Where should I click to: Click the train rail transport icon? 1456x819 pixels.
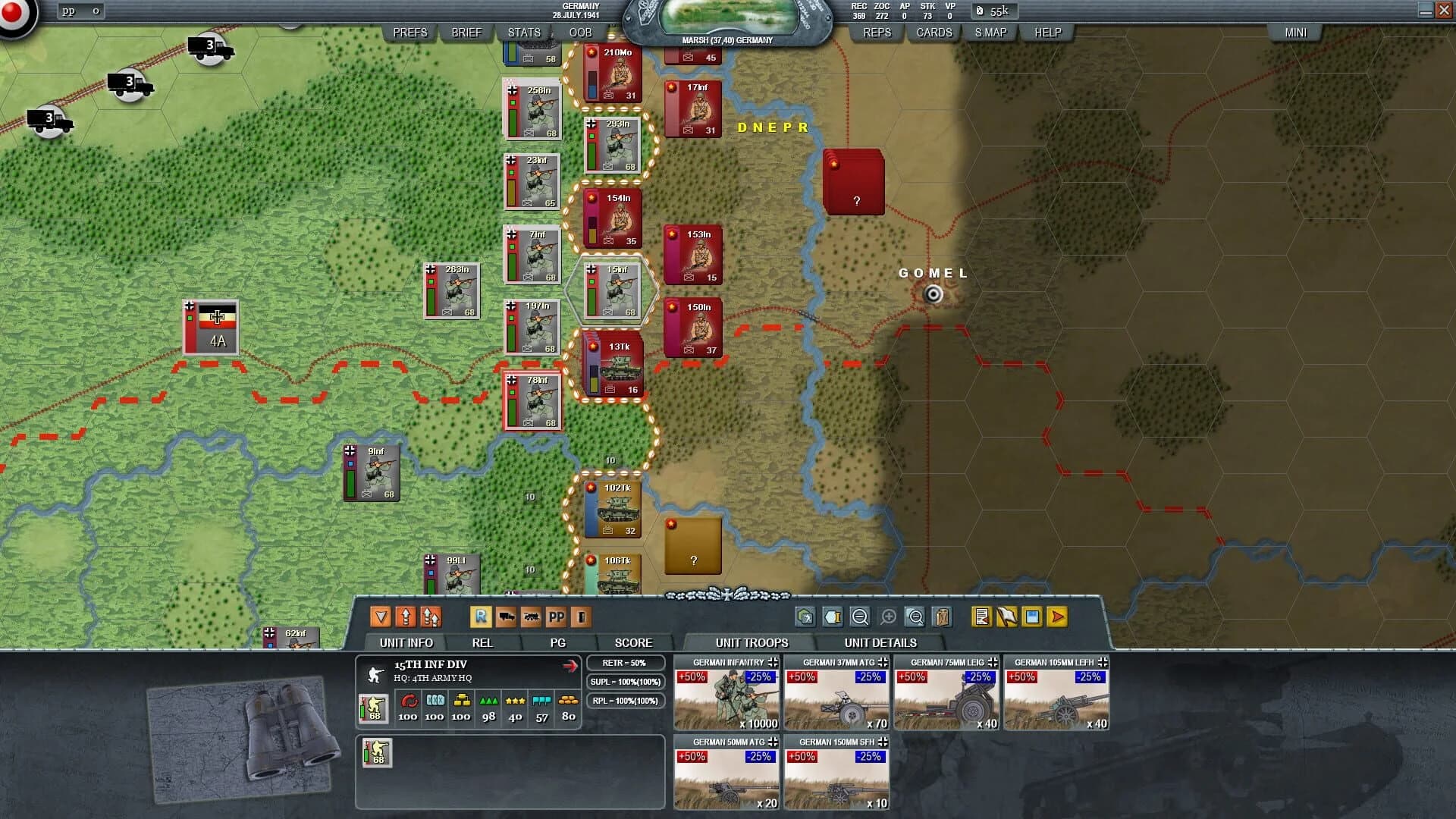pyautogui.click(x=532, y=617)
